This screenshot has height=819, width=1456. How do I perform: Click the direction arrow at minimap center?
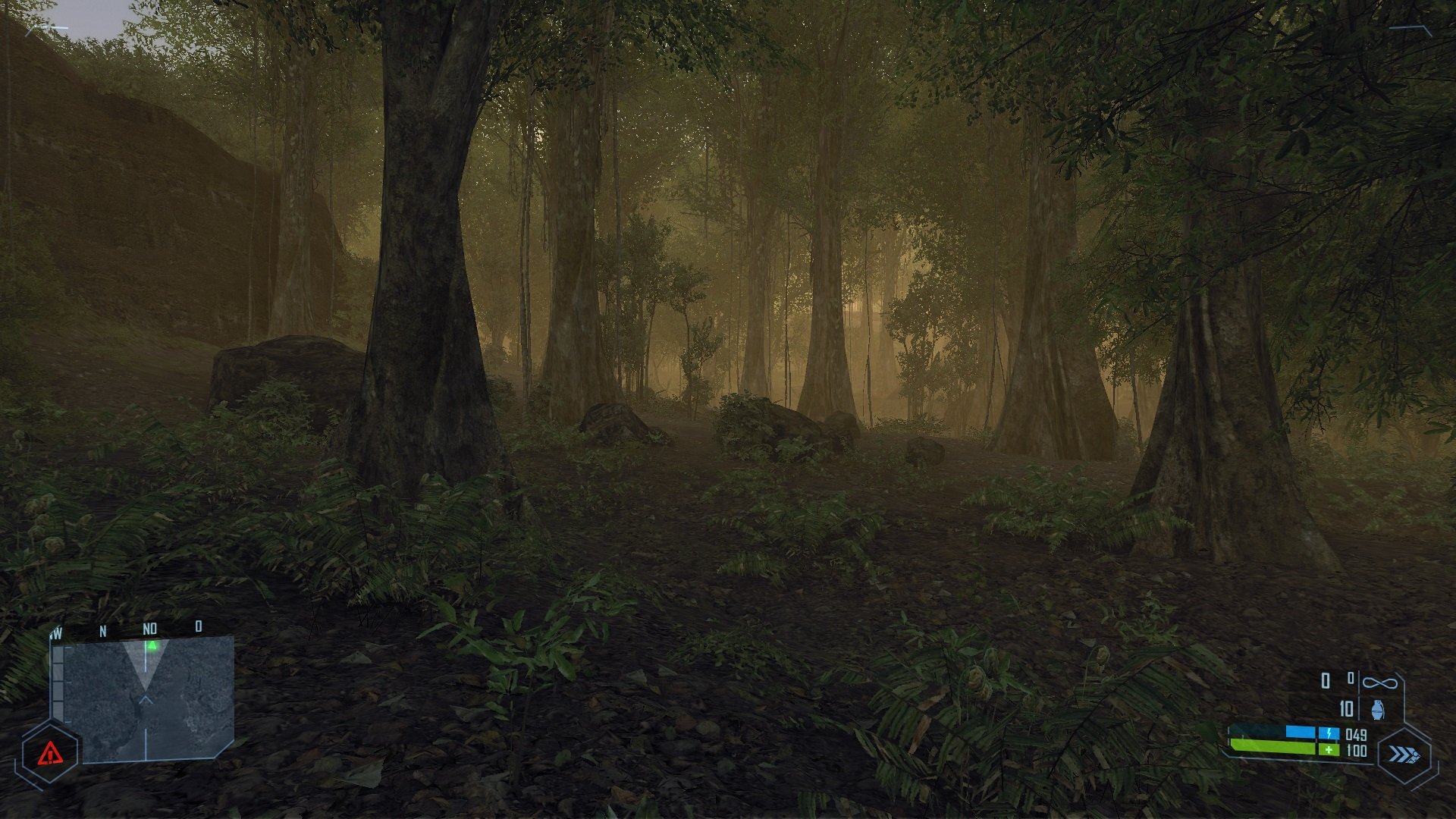point(145,698)
